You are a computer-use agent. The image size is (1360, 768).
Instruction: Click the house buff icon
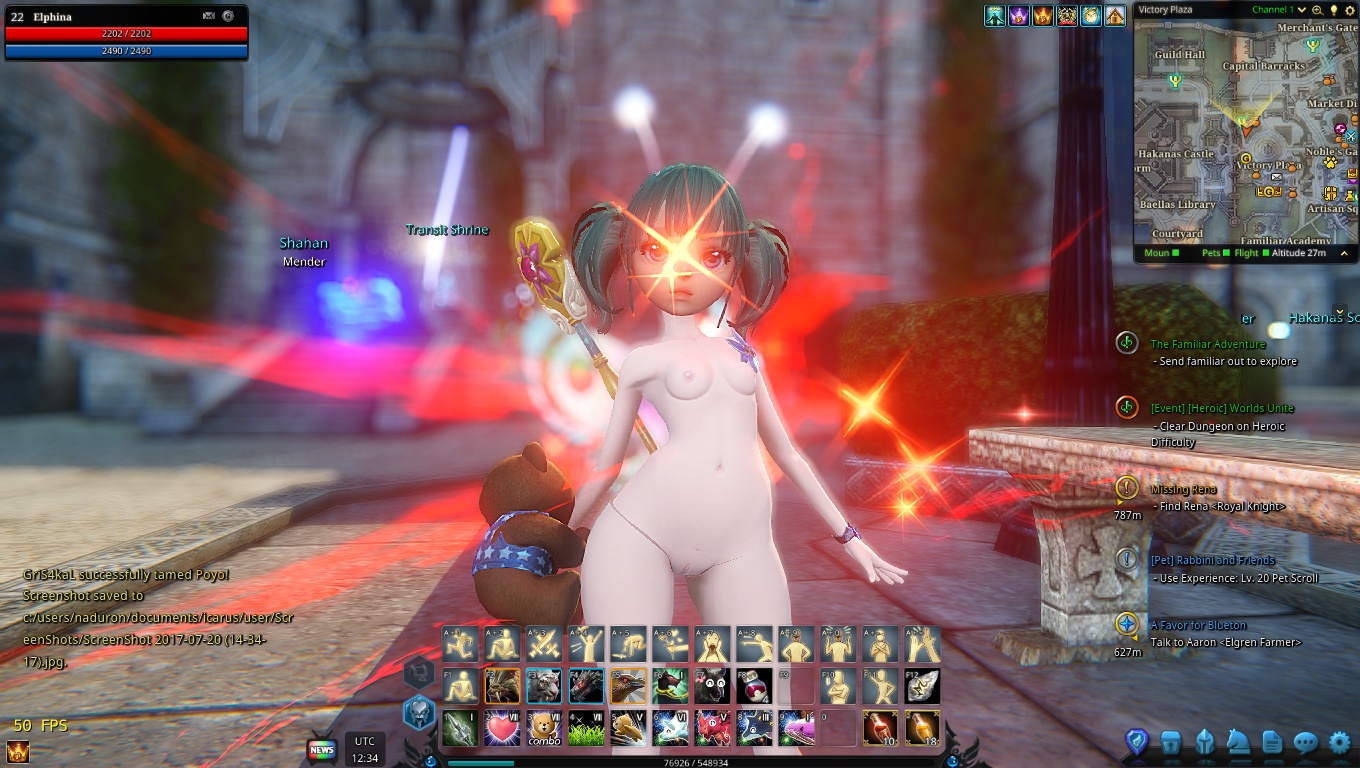pos(1115,15)
